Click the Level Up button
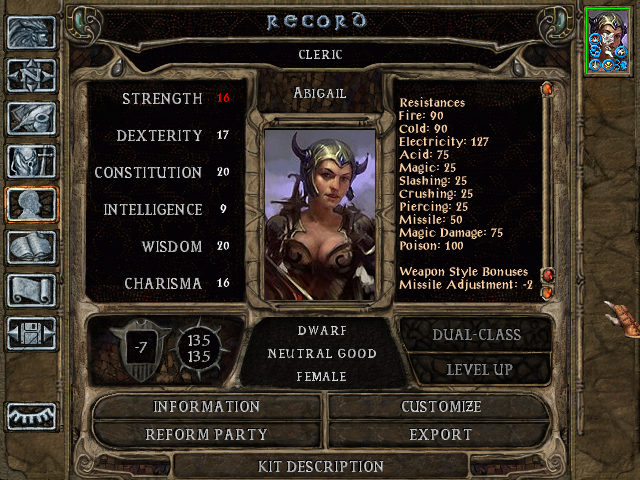 click(476, 369)
